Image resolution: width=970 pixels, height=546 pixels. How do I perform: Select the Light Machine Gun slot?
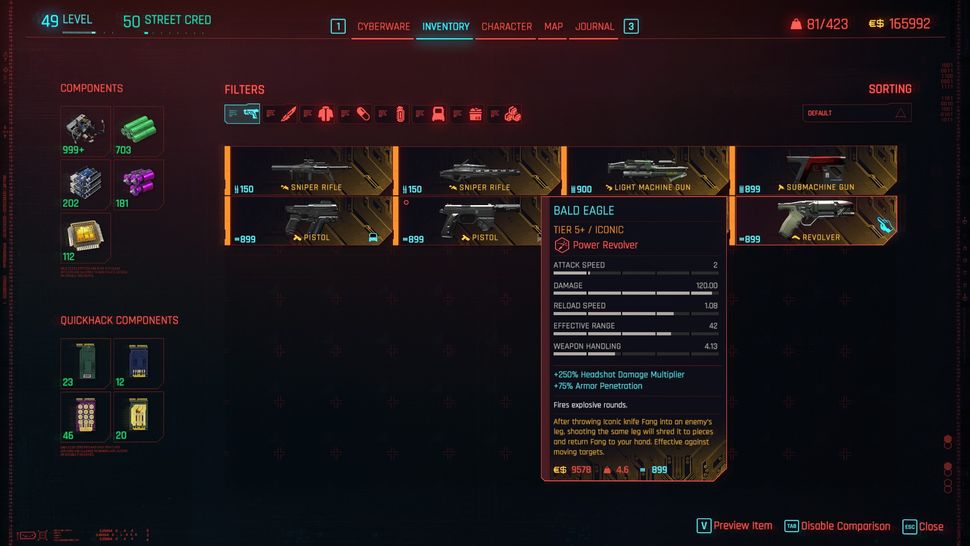point(646,170)
